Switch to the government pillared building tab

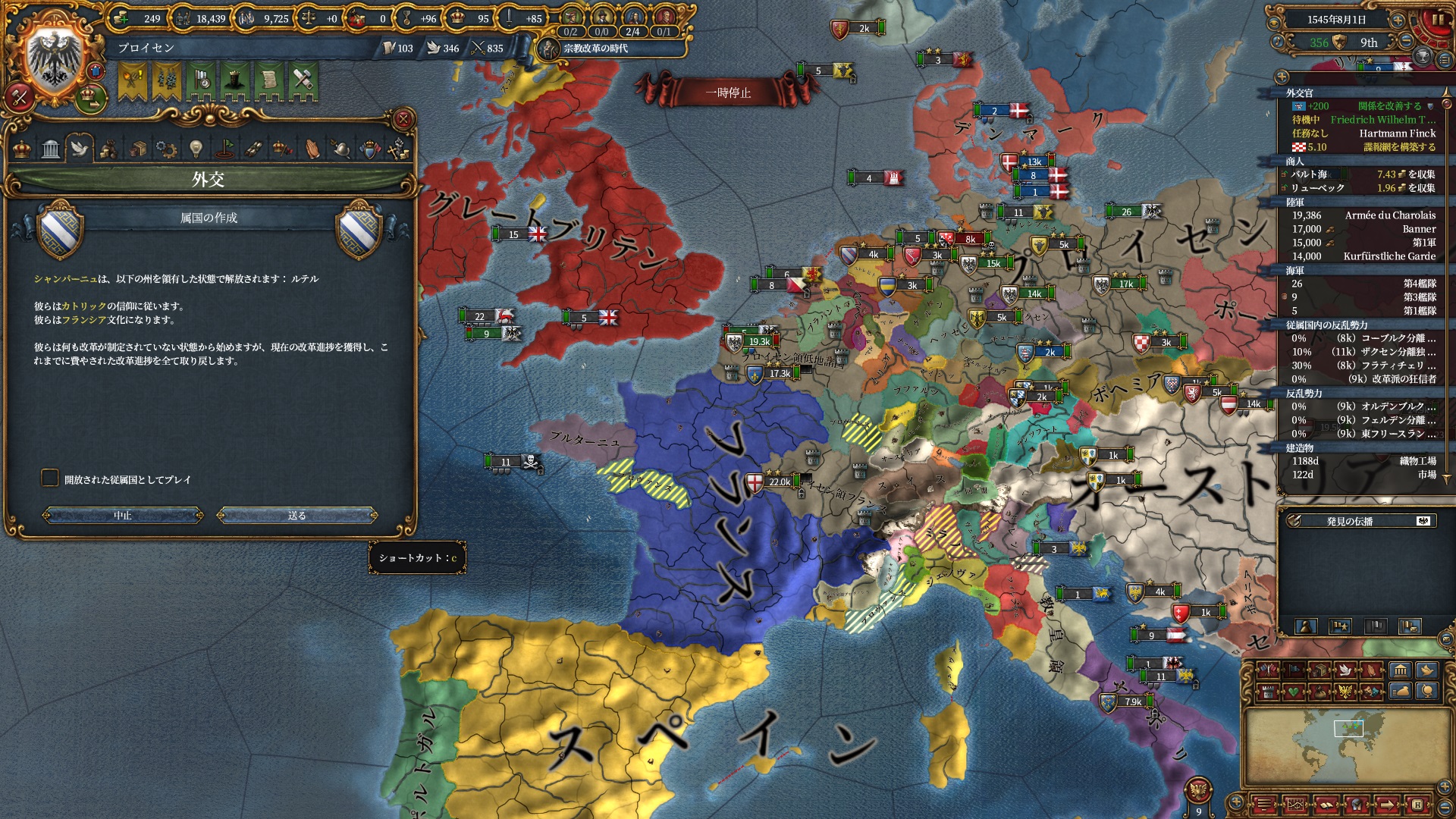point(51,149)
